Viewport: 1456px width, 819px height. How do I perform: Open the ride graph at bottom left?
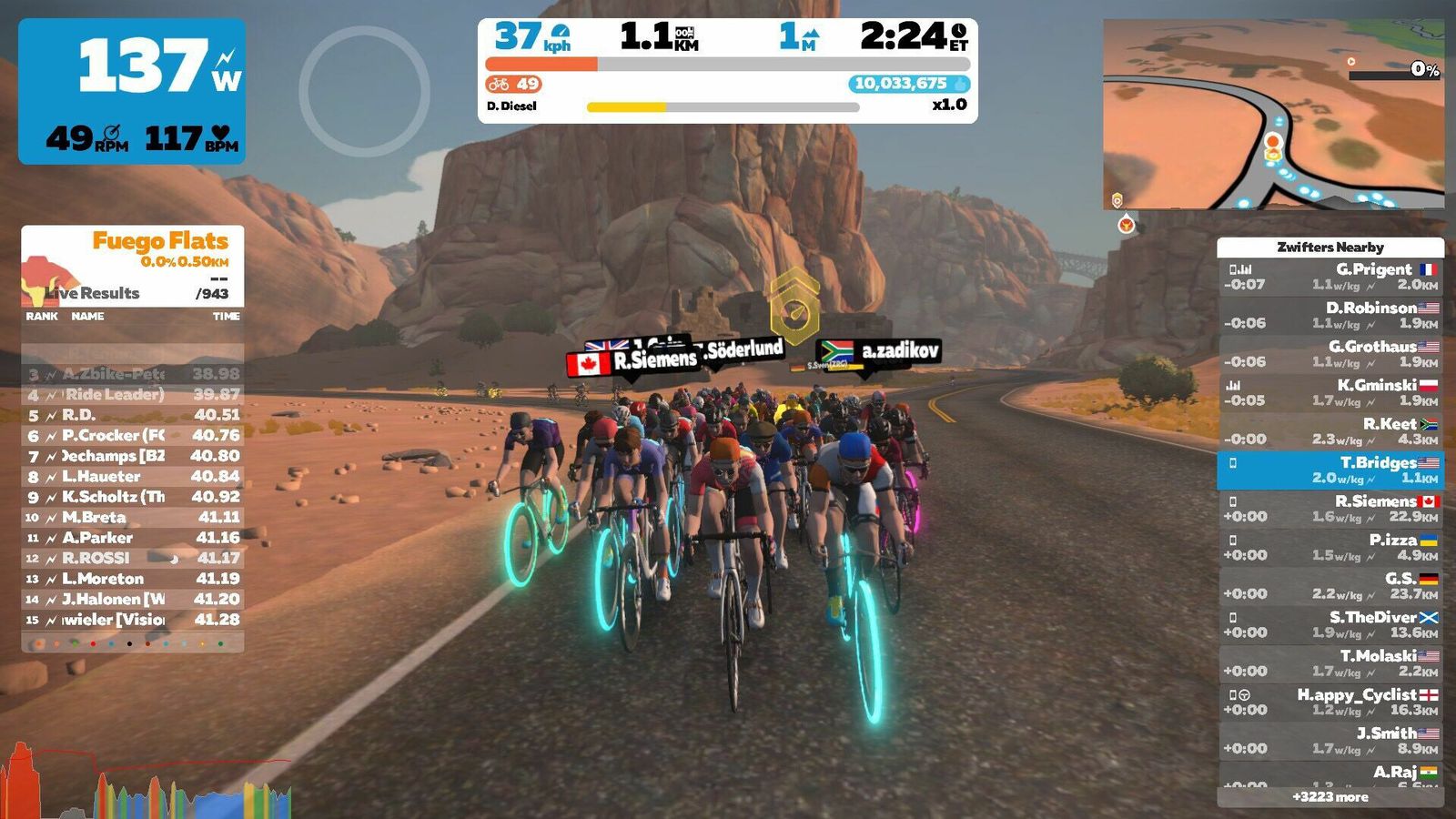pos(146,784)
